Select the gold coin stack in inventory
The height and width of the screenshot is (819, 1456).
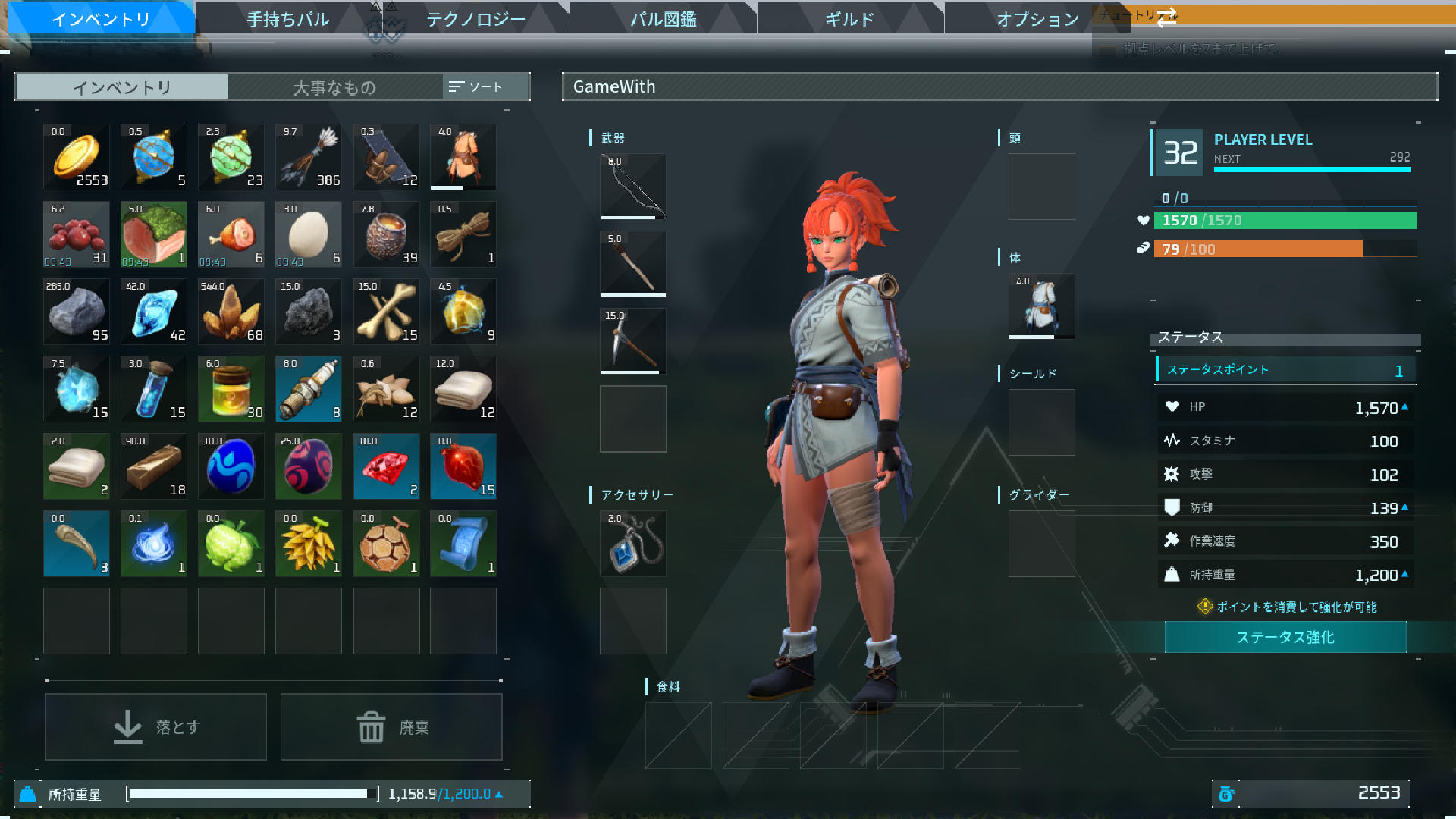coord(76,157)
